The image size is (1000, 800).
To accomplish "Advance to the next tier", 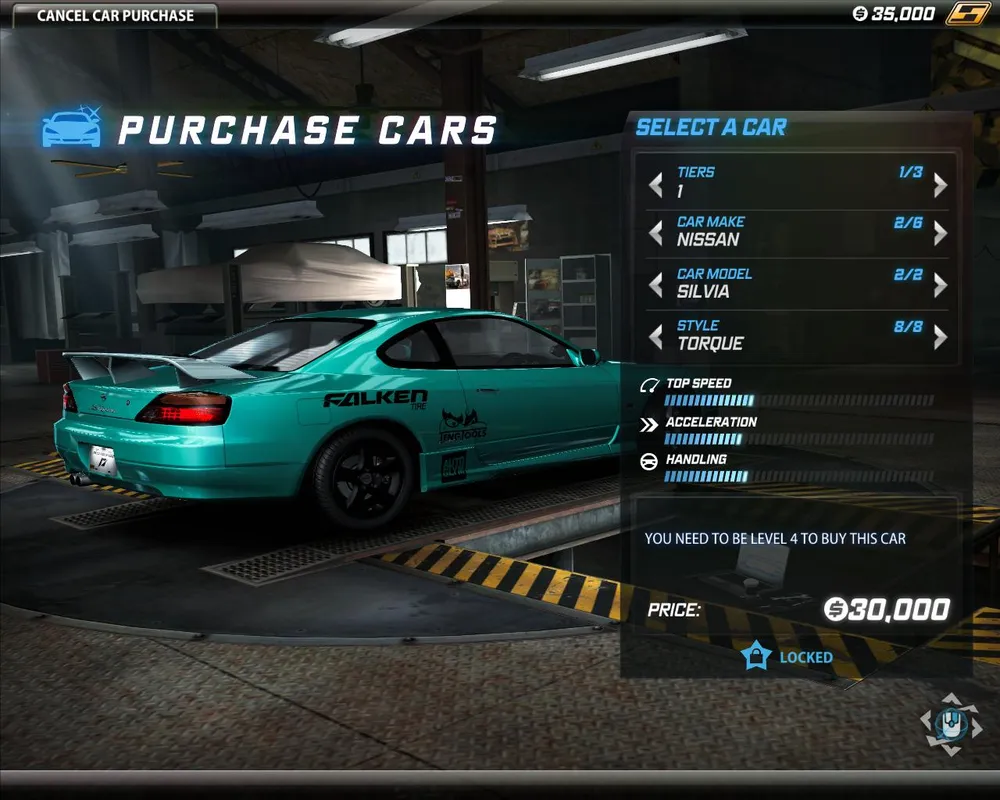I will tap(940, 184).
